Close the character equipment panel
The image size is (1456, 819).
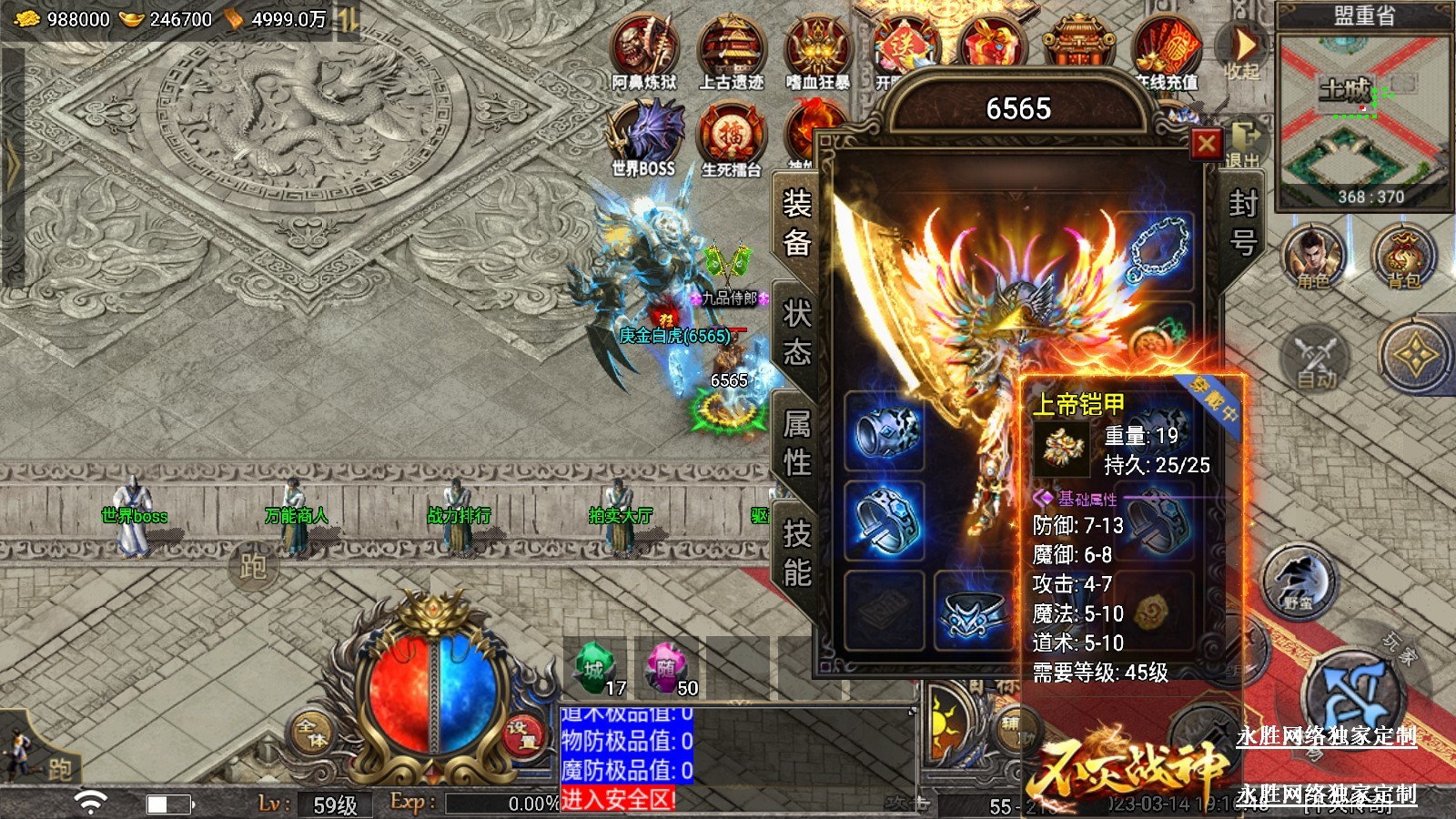pyautogui.click(x=1207, y=144)
